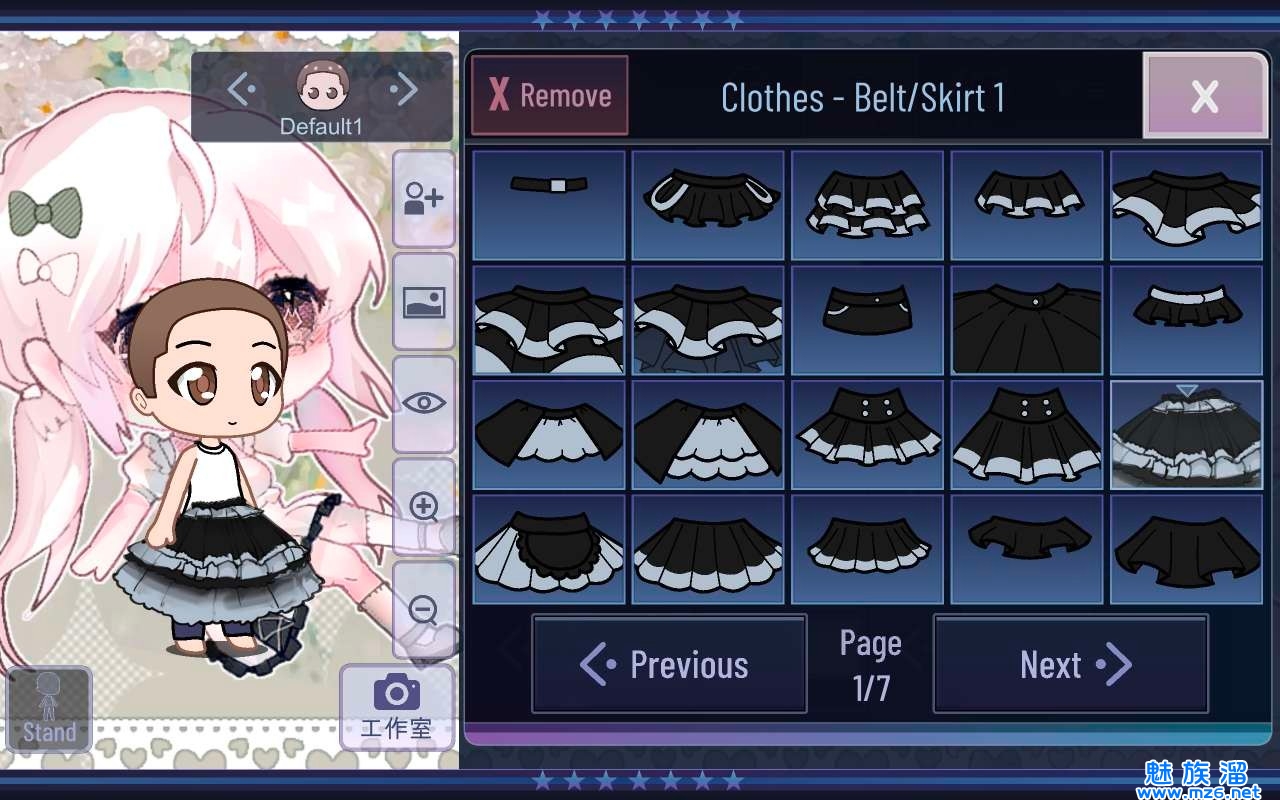This screenshot has width=1280, height=800.
Task: Choose the skirt with apron front
Action: 549,549
